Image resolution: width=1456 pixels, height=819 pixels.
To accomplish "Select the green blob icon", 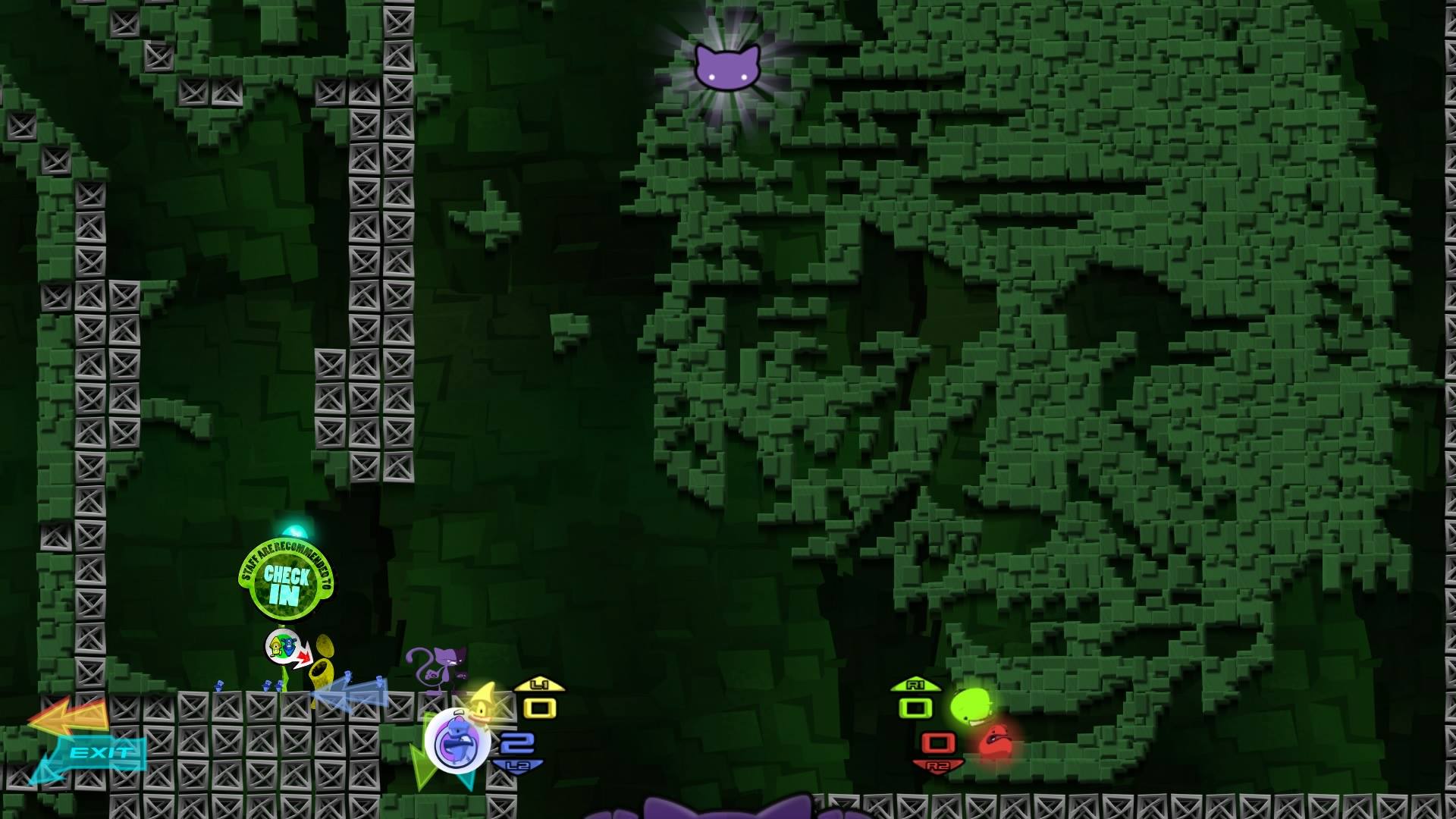I will point(971,706).
